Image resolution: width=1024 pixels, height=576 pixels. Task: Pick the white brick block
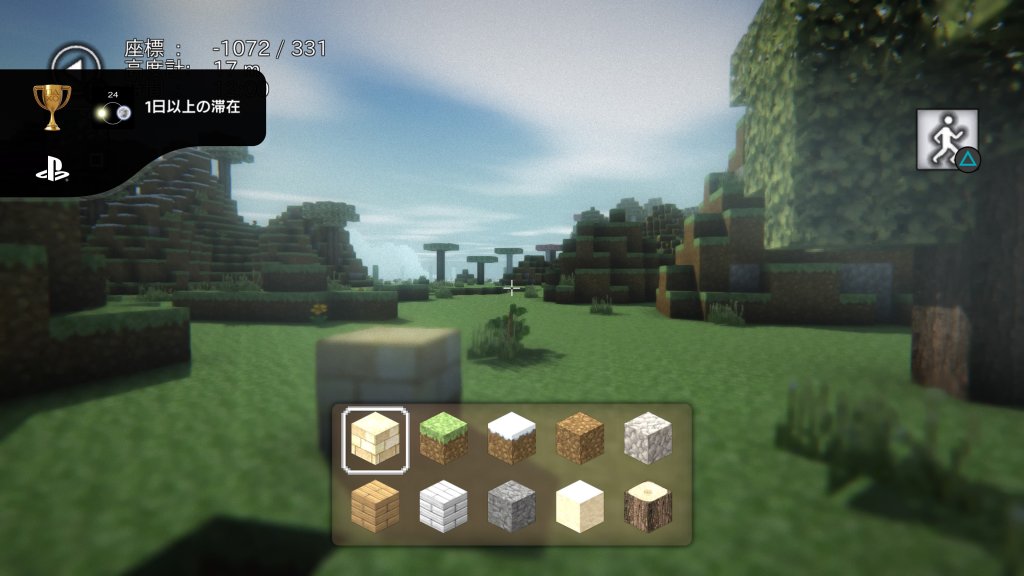coord(443,505)
